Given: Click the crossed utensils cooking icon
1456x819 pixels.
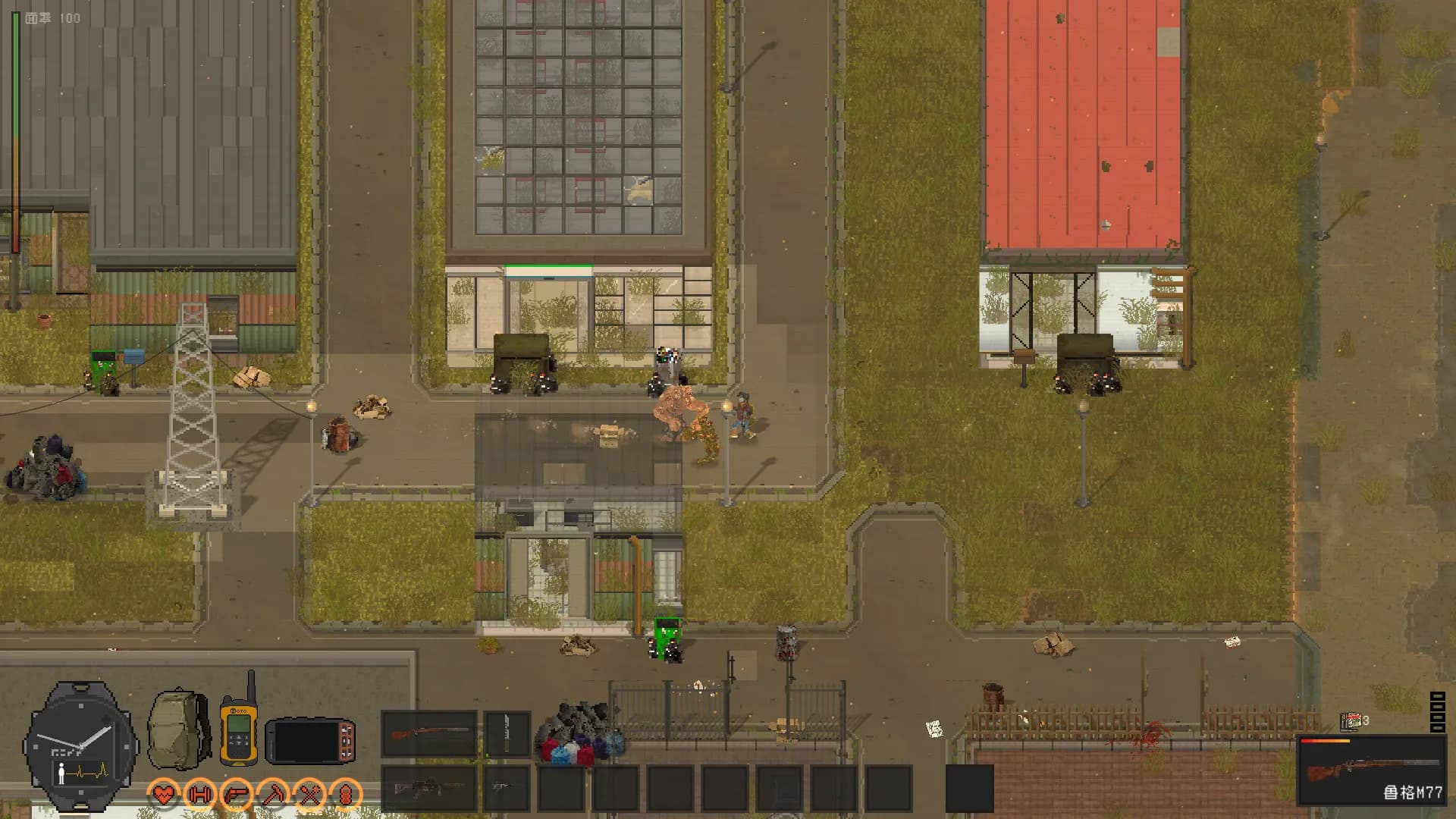Looking at the screenshot, I should [x=312, y=795].
